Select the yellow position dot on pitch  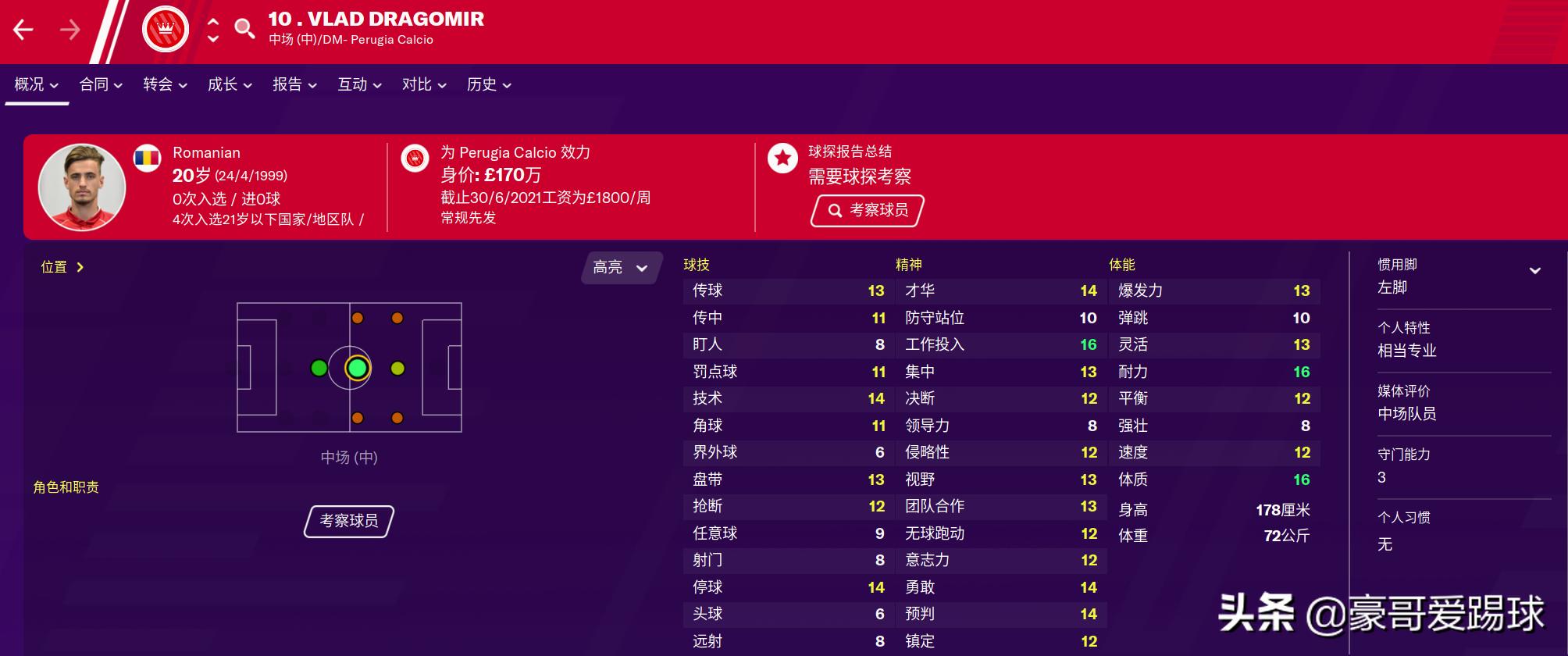[399, 367]
